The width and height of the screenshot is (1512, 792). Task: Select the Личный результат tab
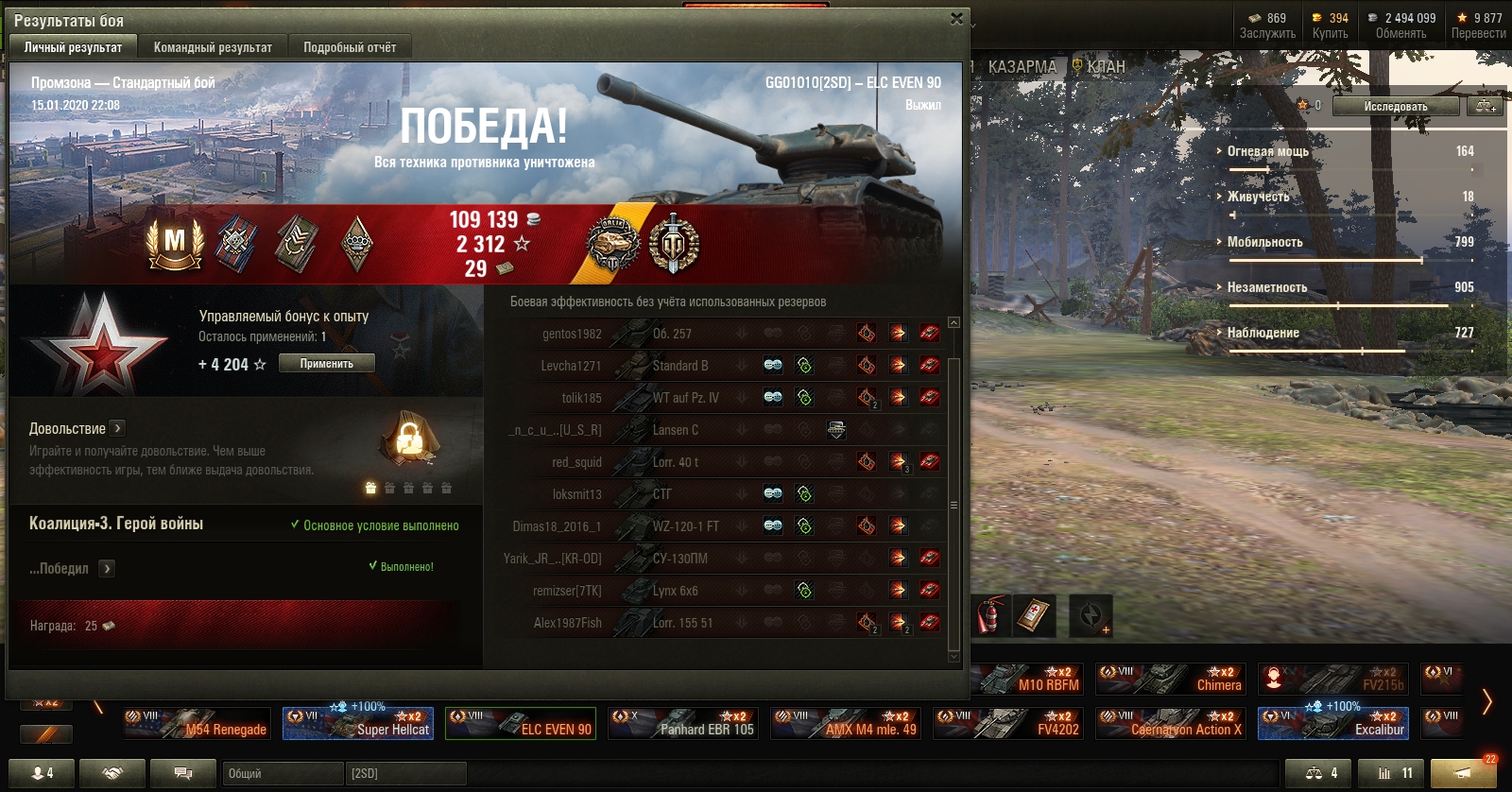pos(73,47)
